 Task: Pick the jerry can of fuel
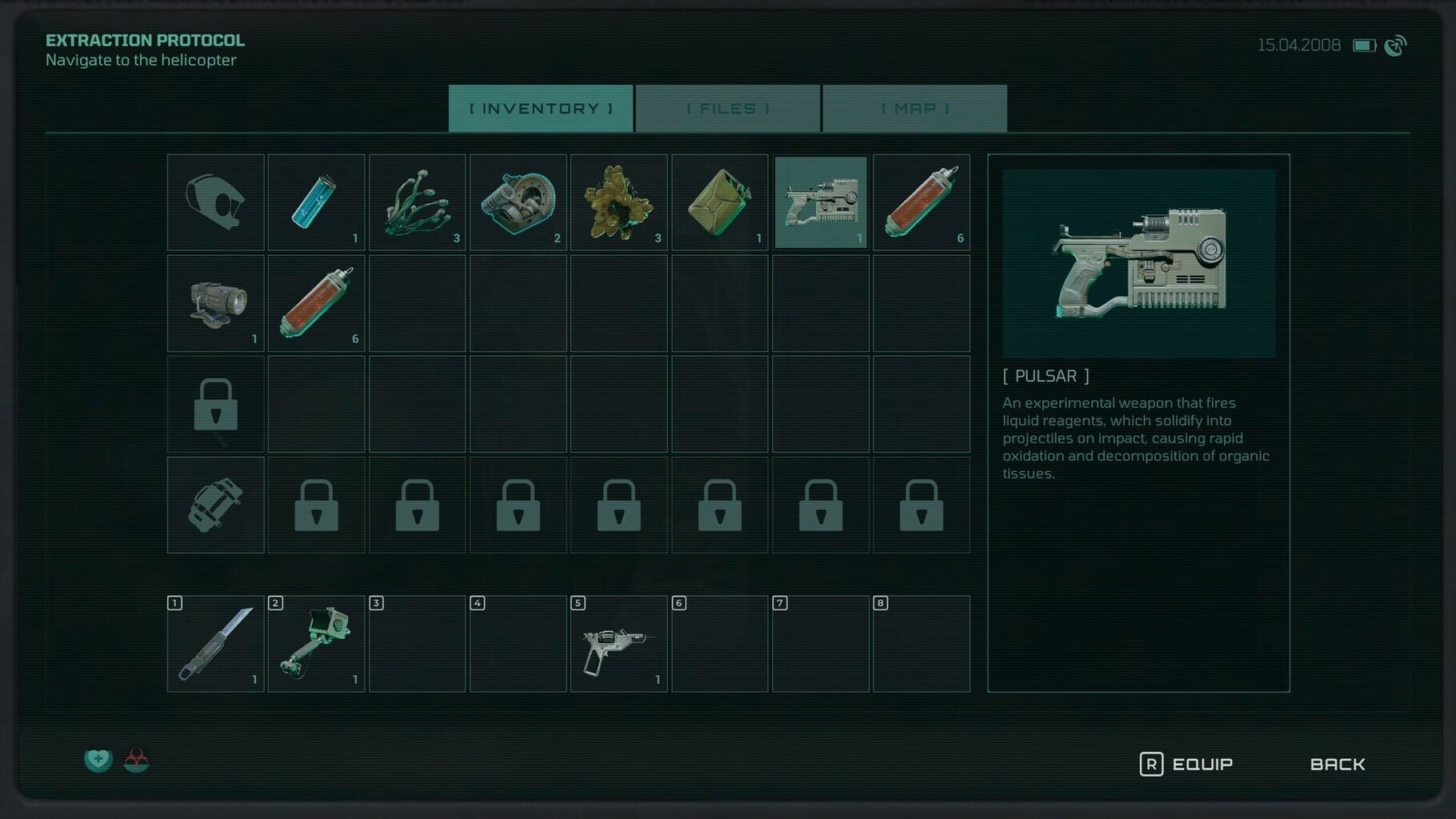click(x=720, y=202)
